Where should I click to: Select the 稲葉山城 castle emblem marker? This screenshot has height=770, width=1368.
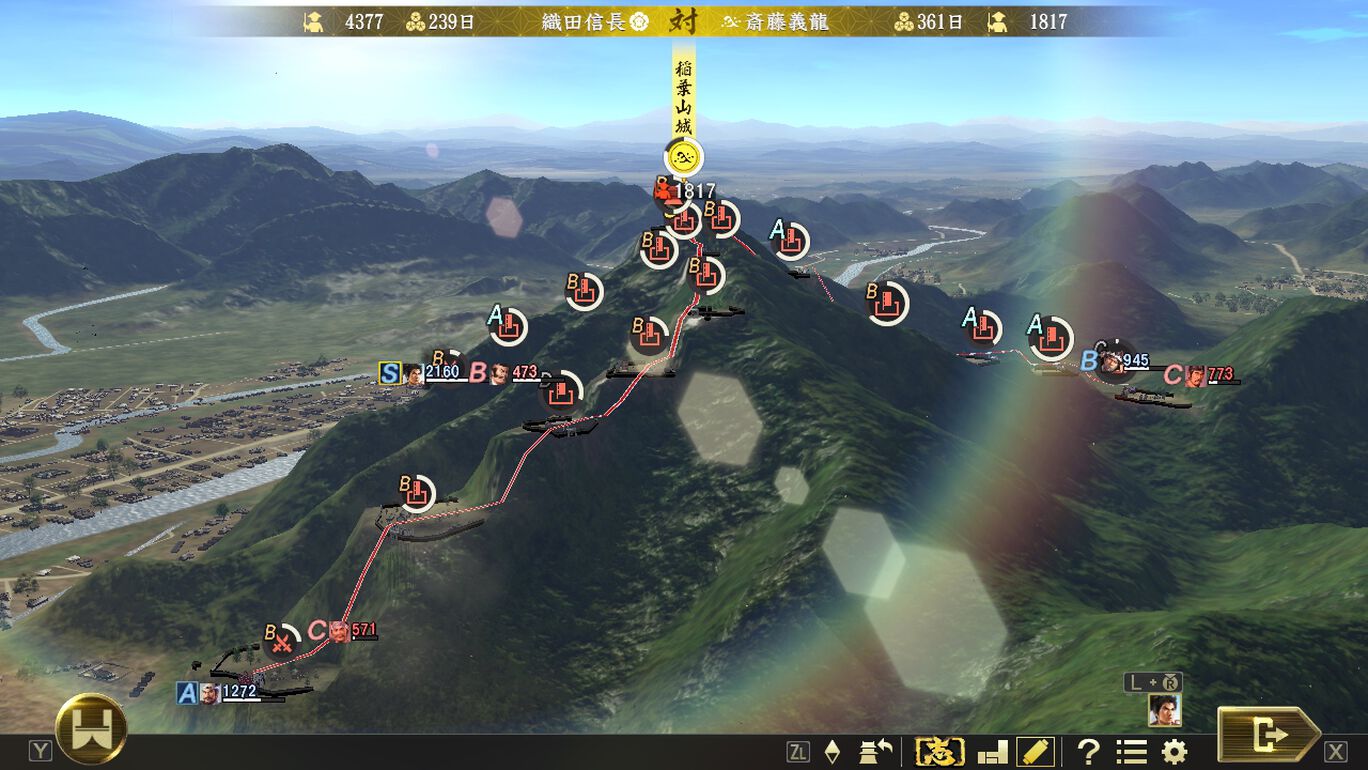(684, 156)
